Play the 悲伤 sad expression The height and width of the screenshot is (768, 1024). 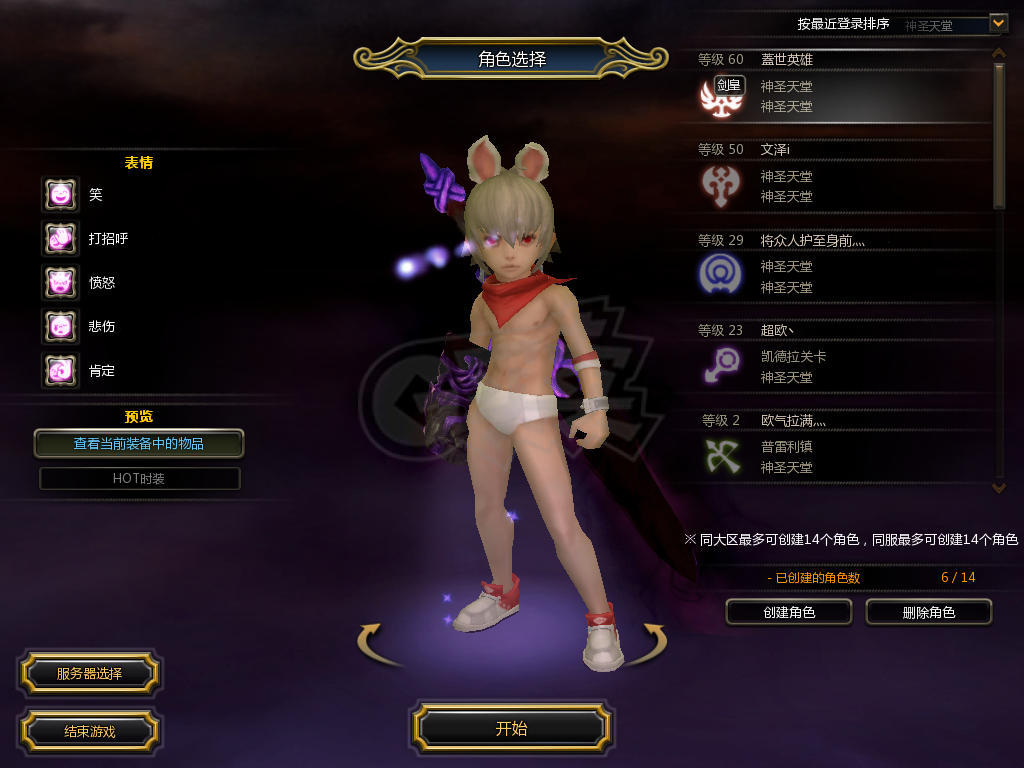click(60, 326)
